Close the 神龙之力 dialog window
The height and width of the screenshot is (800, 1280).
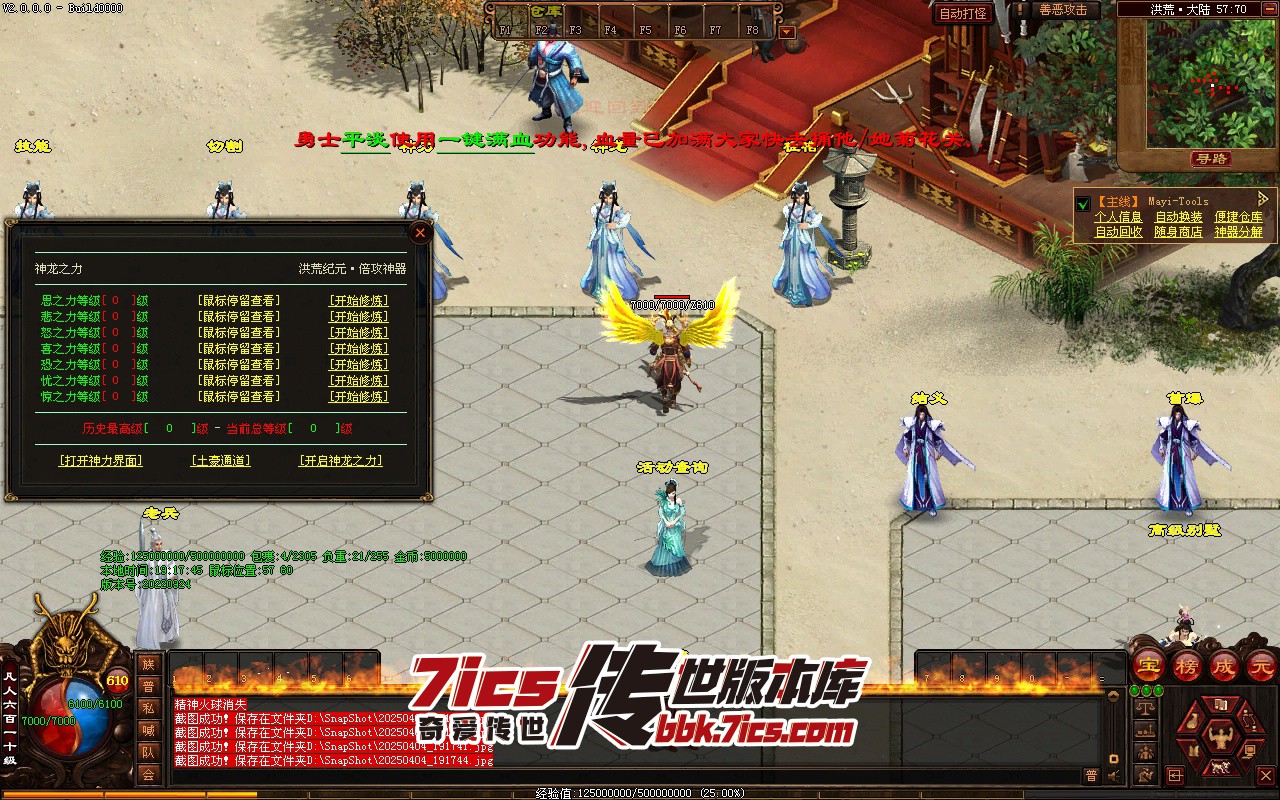point(421,233)
